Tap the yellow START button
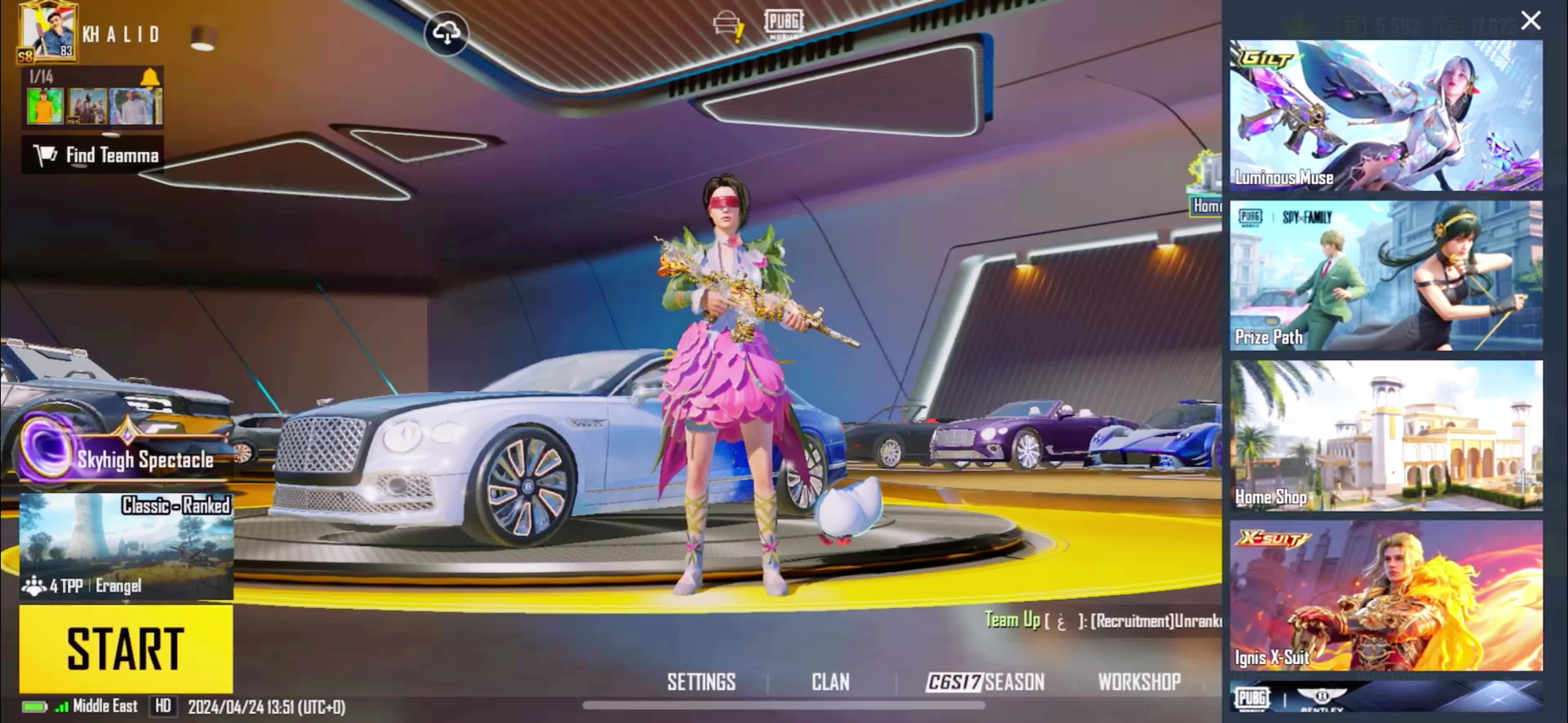The height and width of the screenshot is (723, 1568). pyautogui.click(x=125, y=648)
